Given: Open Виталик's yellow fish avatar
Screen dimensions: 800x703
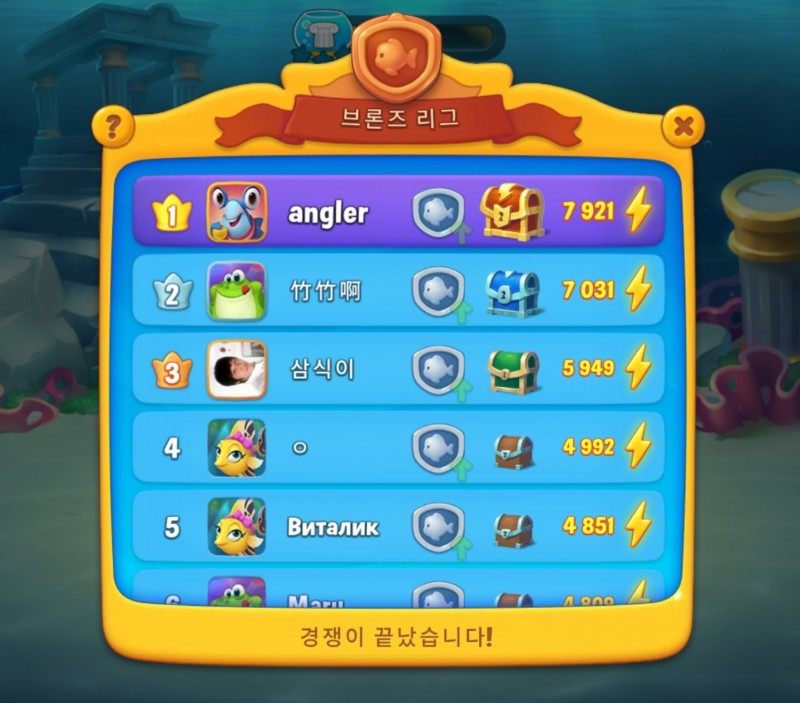Looking at the screenshot, I should pos(237,527).
